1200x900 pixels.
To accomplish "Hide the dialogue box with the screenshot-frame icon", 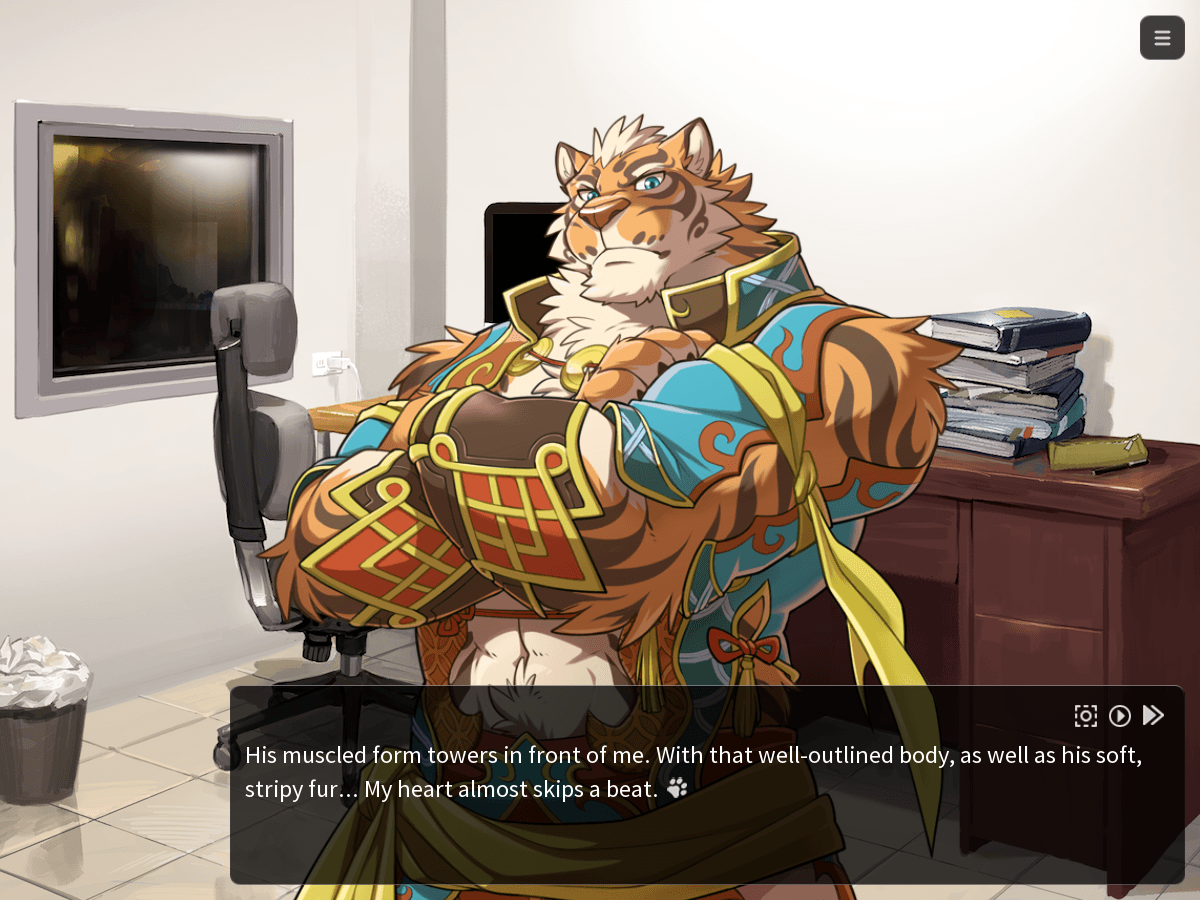I will click(x=1086, y=715).
